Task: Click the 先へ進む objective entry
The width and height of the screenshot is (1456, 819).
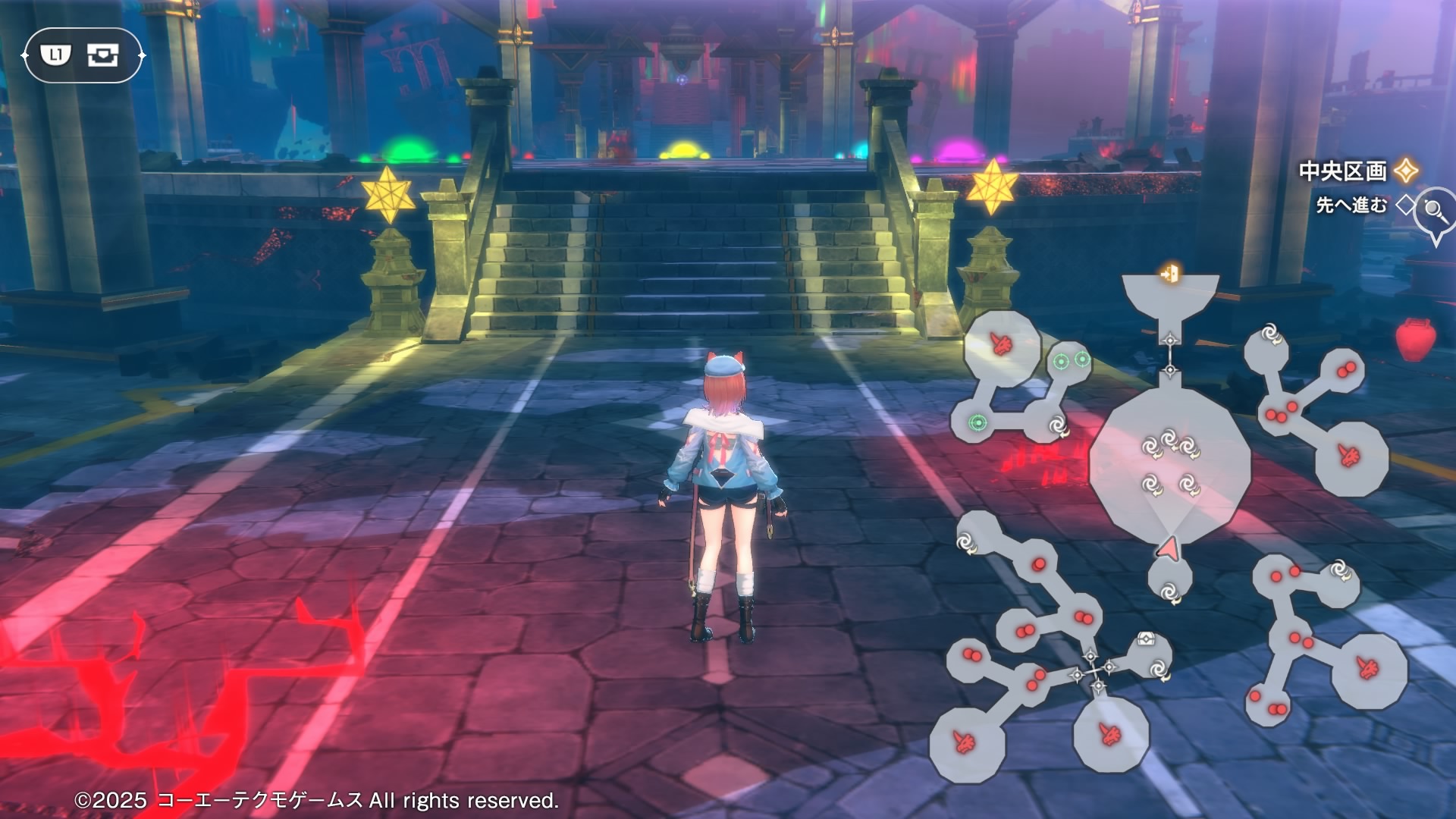Action: pos(1351,205)
